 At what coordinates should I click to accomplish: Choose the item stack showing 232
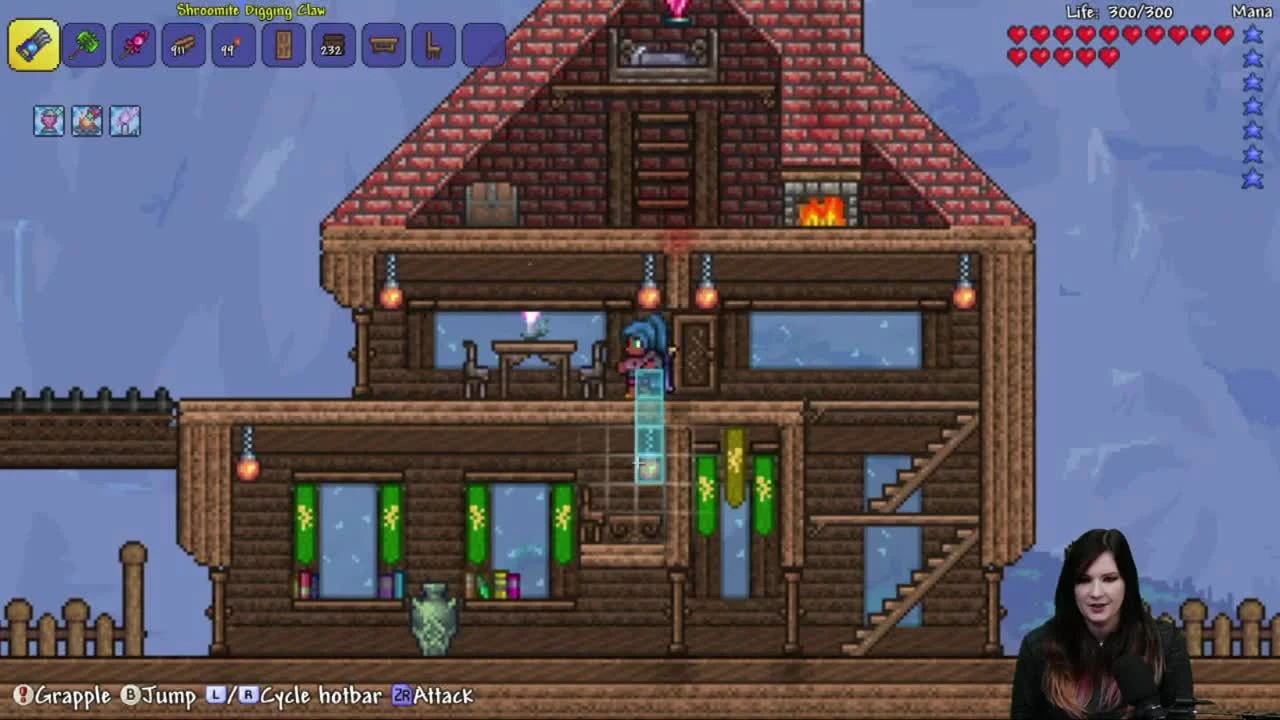tap(333, 45)
